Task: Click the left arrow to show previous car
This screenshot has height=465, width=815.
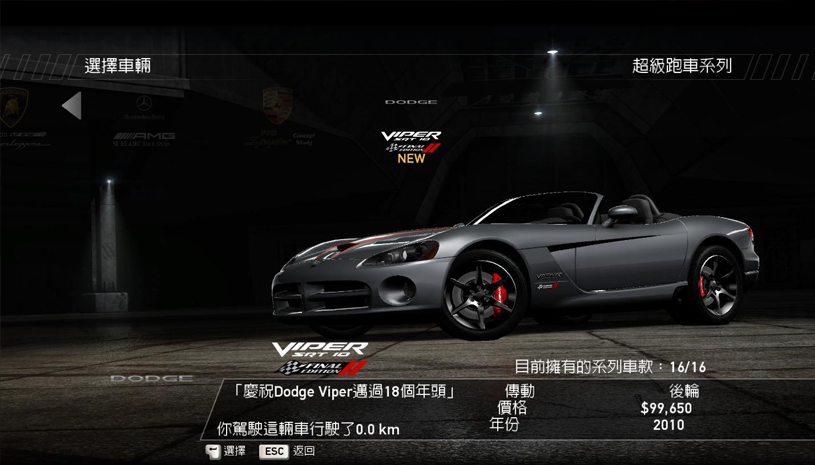Action: (71, 106)
